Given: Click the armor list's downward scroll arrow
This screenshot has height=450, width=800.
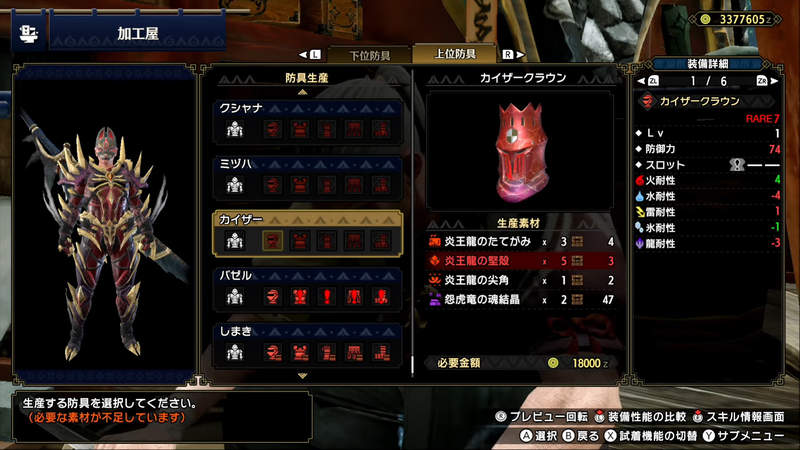Looking at the screenshot, I should pos(302,375).
